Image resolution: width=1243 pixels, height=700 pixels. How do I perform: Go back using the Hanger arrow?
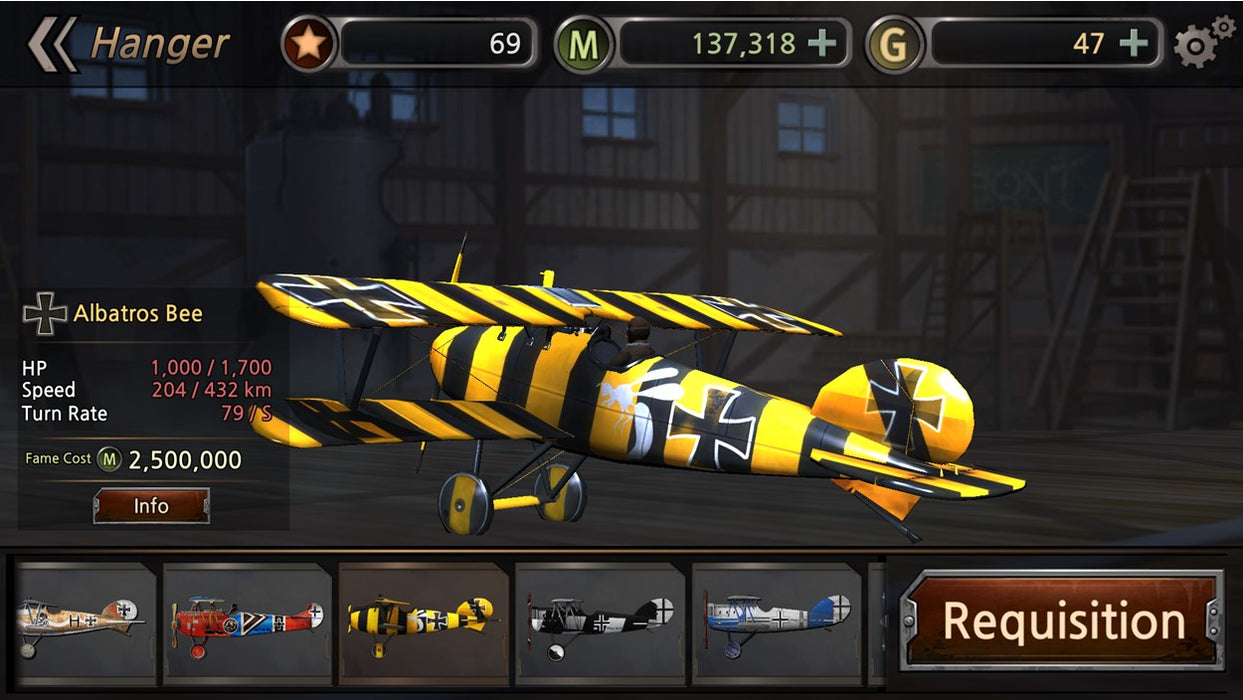pos(52,45)
